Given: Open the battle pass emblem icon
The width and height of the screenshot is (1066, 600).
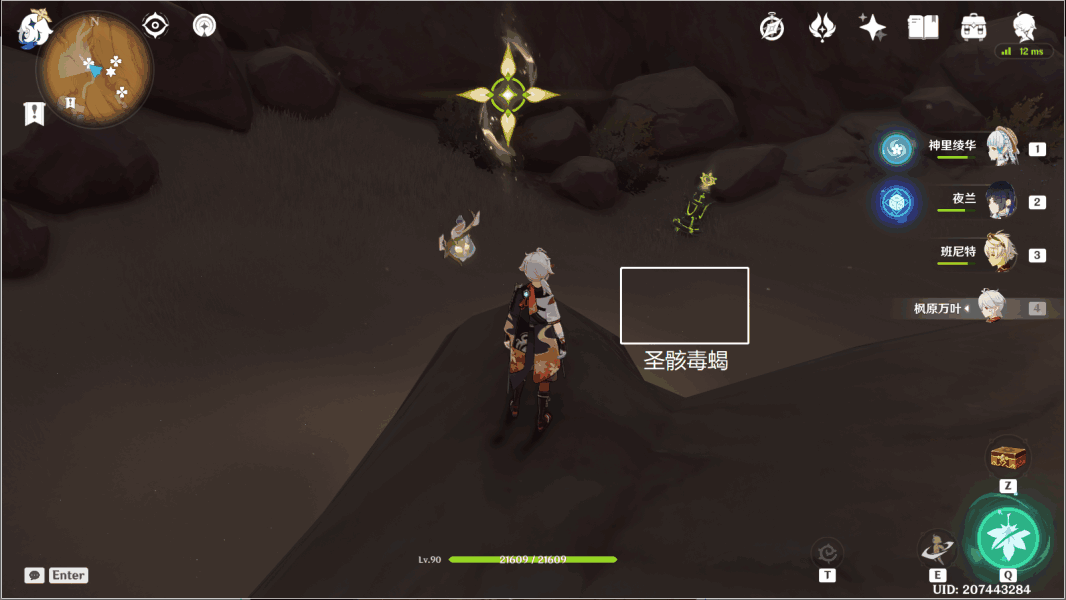Looking at the screenshot, I should (822, 28).
